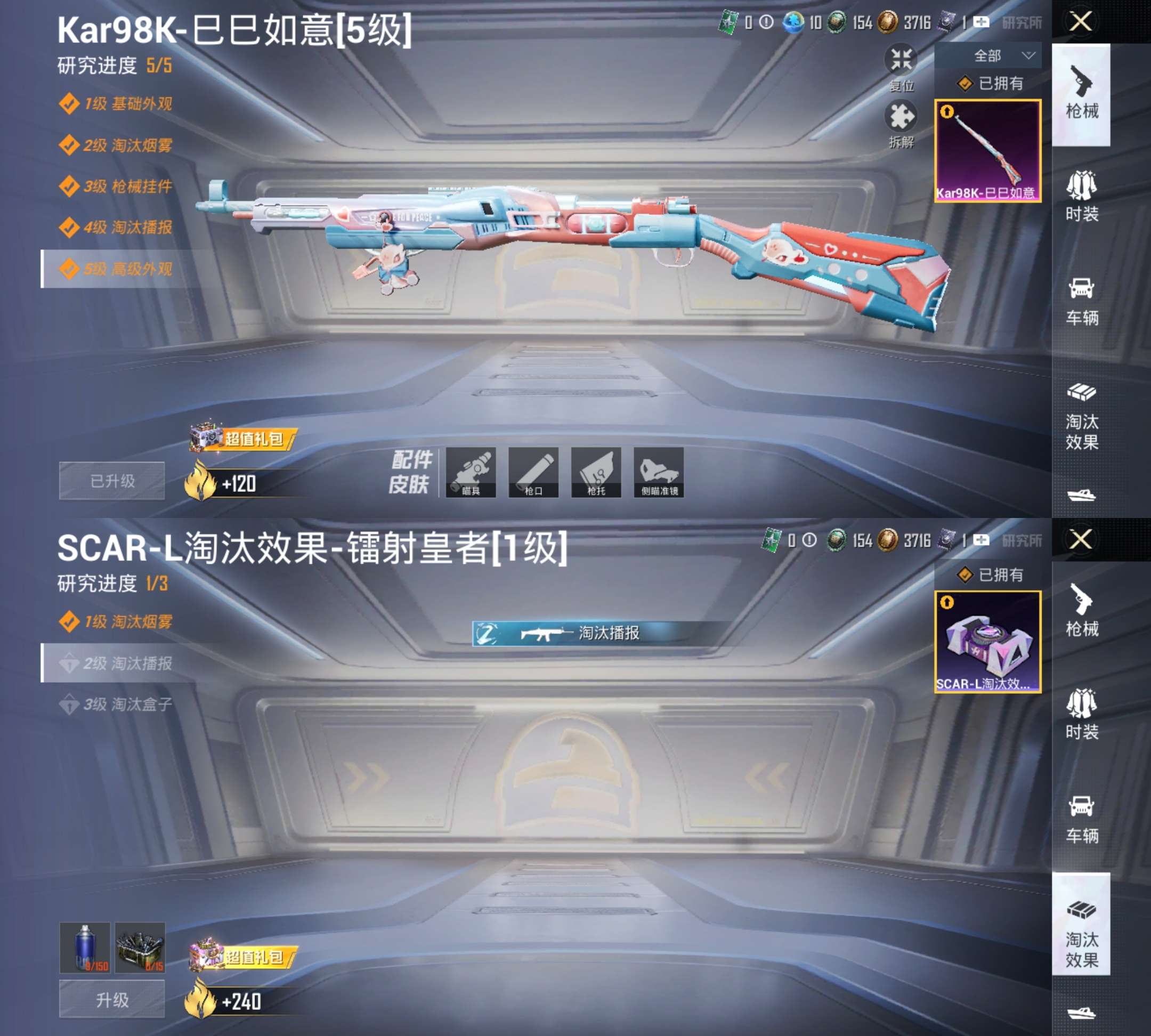Open the 全部 filter dropdown
The image size is (1151, 1036).
[999, 54]
